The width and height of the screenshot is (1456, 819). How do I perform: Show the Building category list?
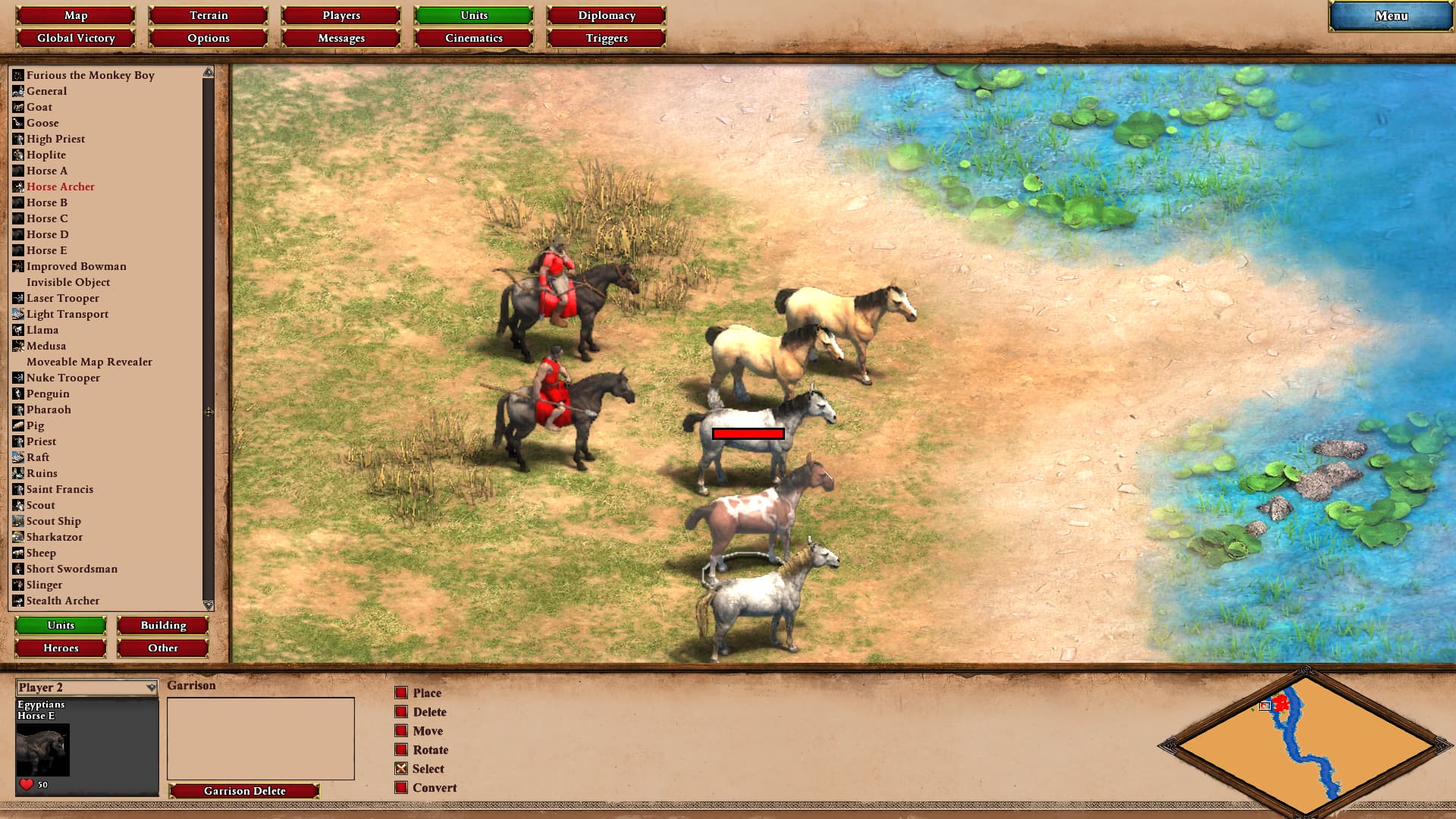coord(163,626)
